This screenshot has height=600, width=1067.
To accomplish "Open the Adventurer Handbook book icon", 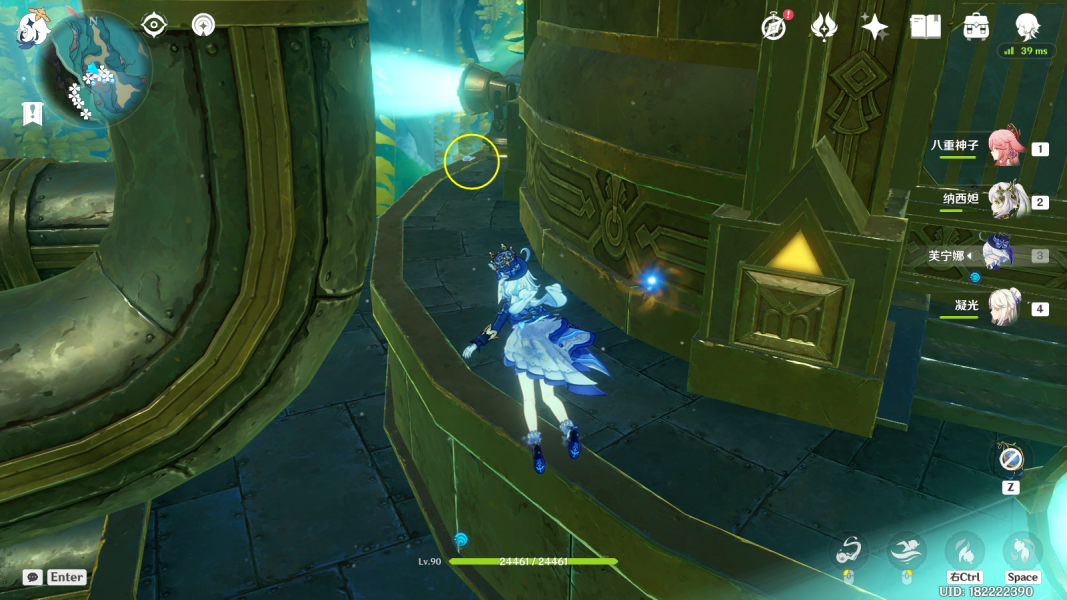I will click(925, 27).
